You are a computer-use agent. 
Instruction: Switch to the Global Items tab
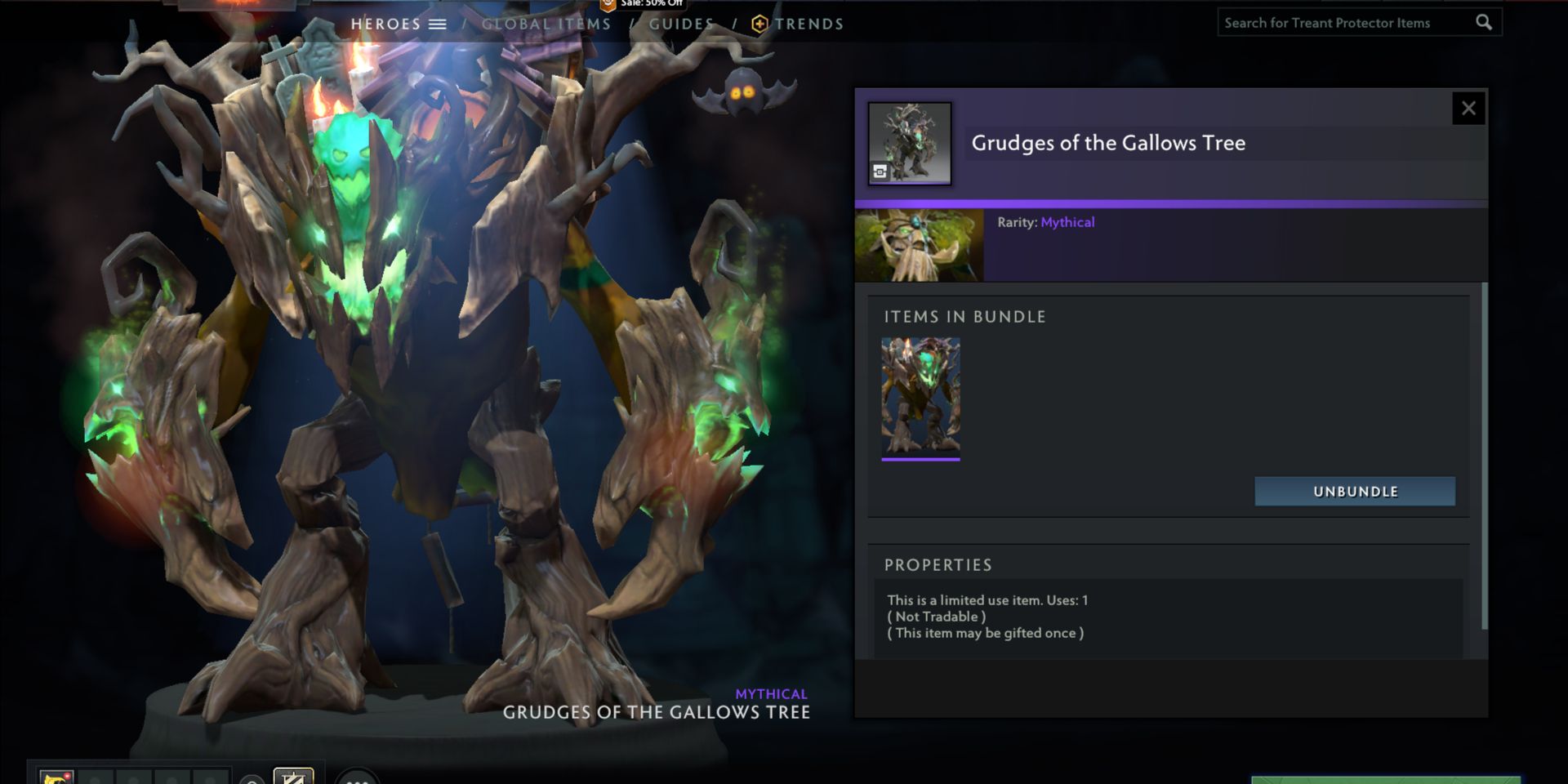pyautogui.click(x=545, y=24)
